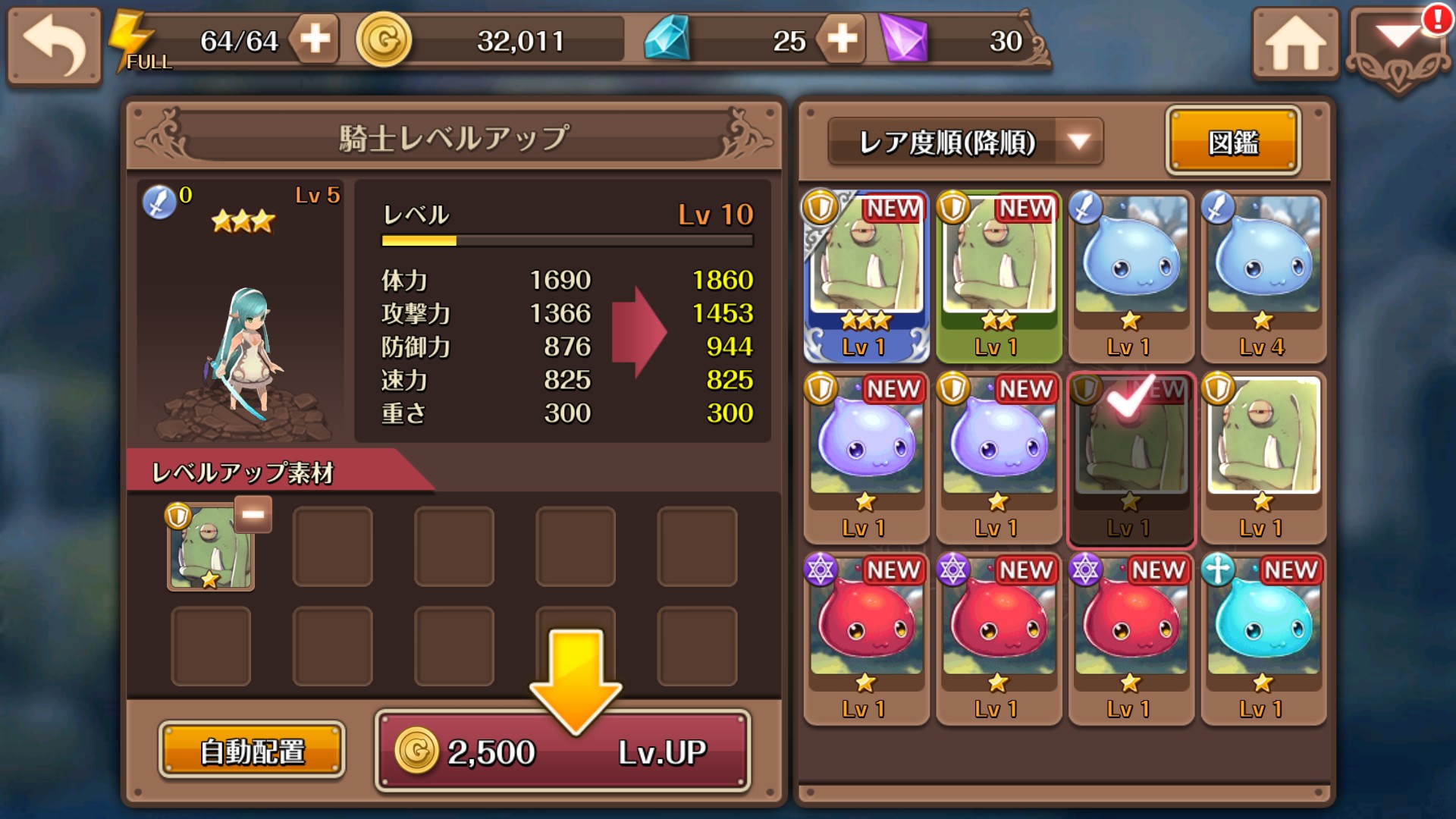Add stamina with the plus button
Viewport: 1456px width, 819px height.
click(x=315, y=39)
